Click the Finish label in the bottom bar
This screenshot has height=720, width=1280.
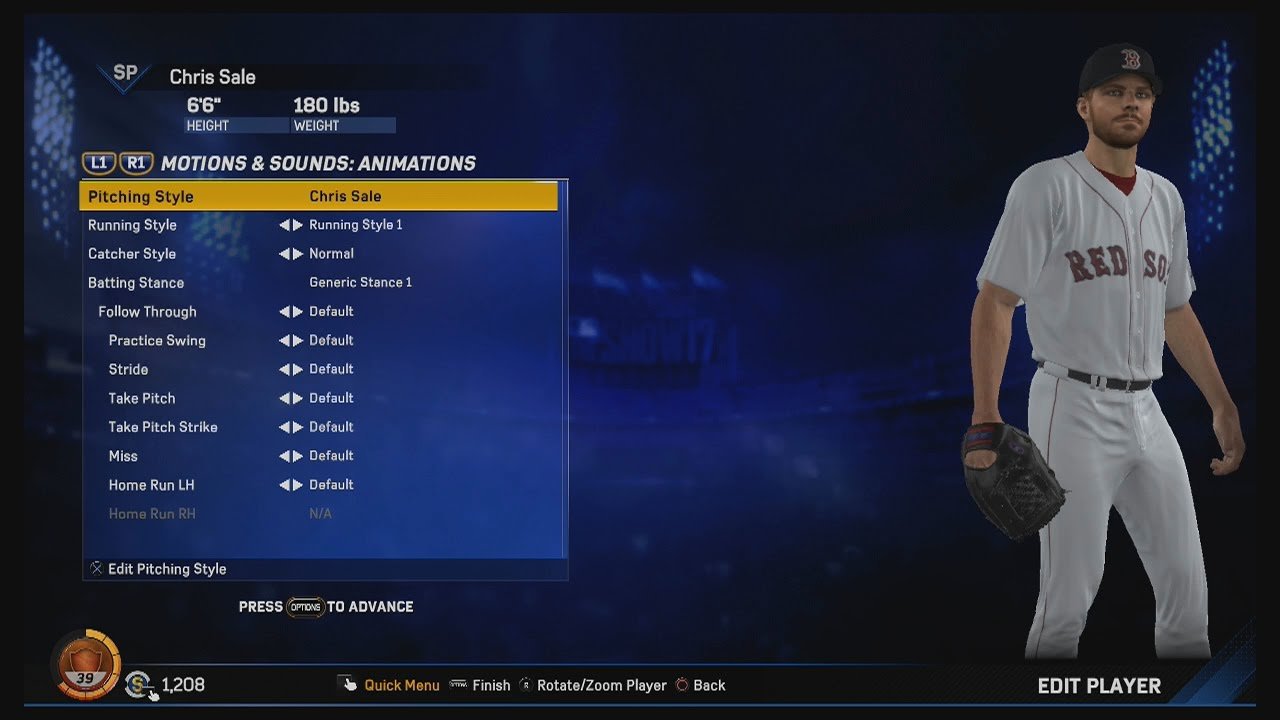pyautogui.click(x=491, y=685)
